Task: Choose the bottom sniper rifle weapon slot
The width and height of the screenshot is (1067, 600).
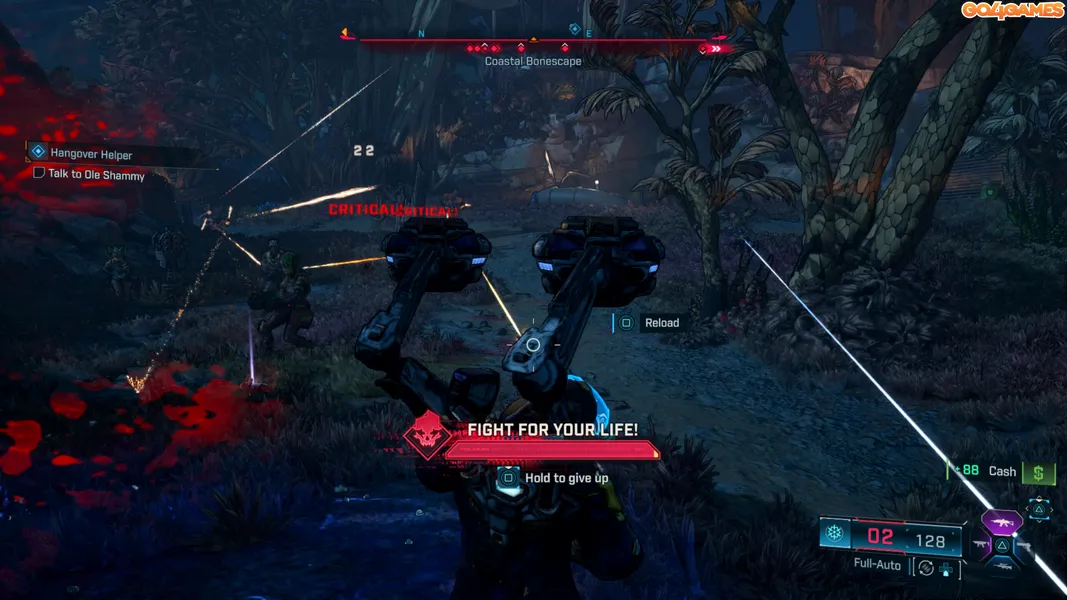Action: point(1001,567)
